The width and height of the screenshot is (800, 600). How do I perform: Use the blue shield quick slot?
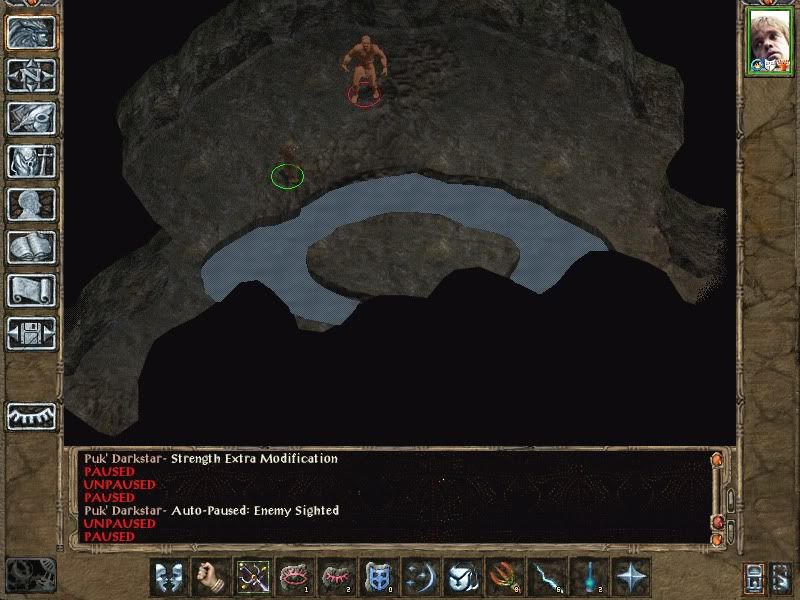[378, 577]
